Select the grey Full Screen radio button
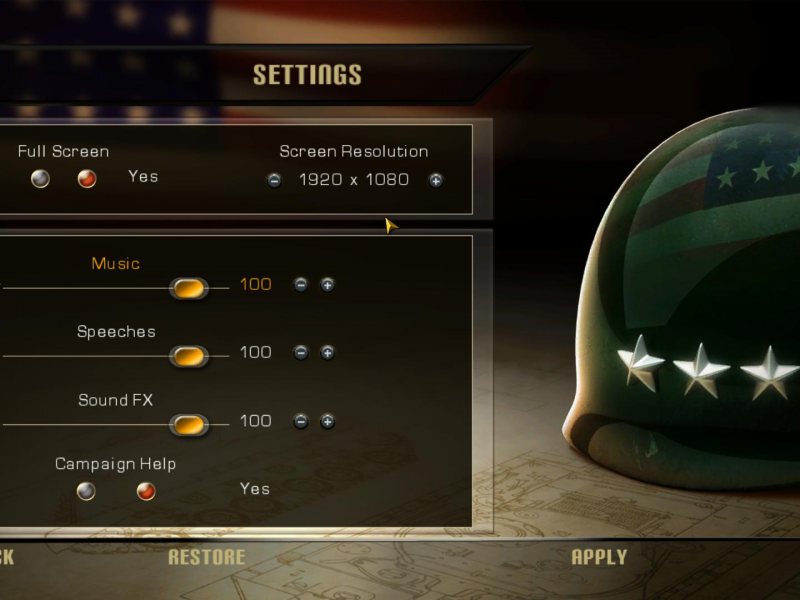Viewport: 800px width, 600px height. tap(40, 179)
